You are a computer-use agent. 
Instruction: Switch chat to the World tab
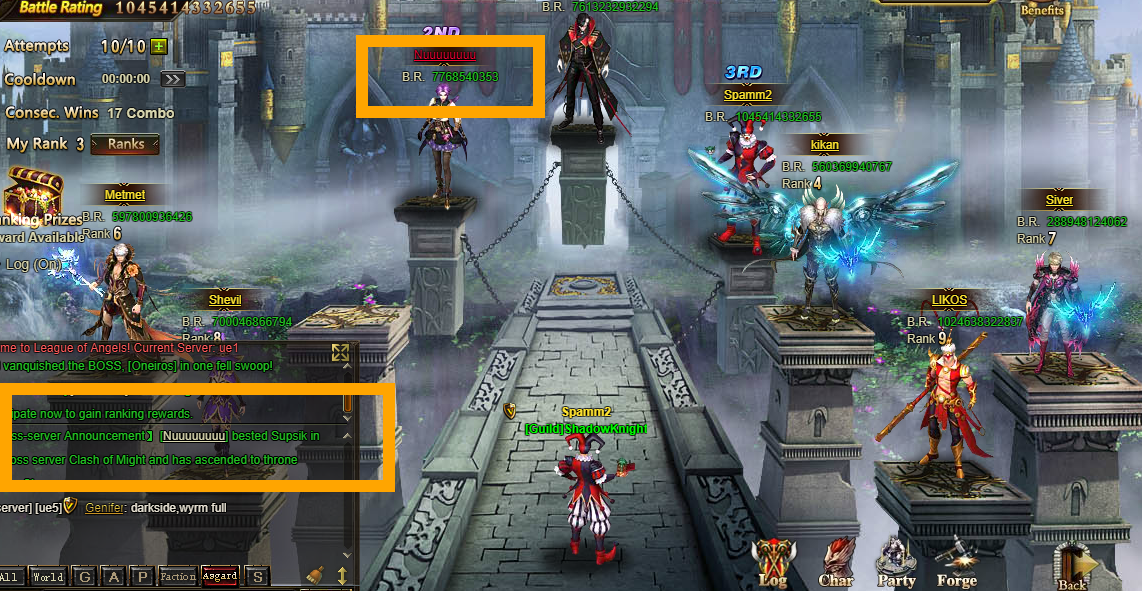coord(47,577)
